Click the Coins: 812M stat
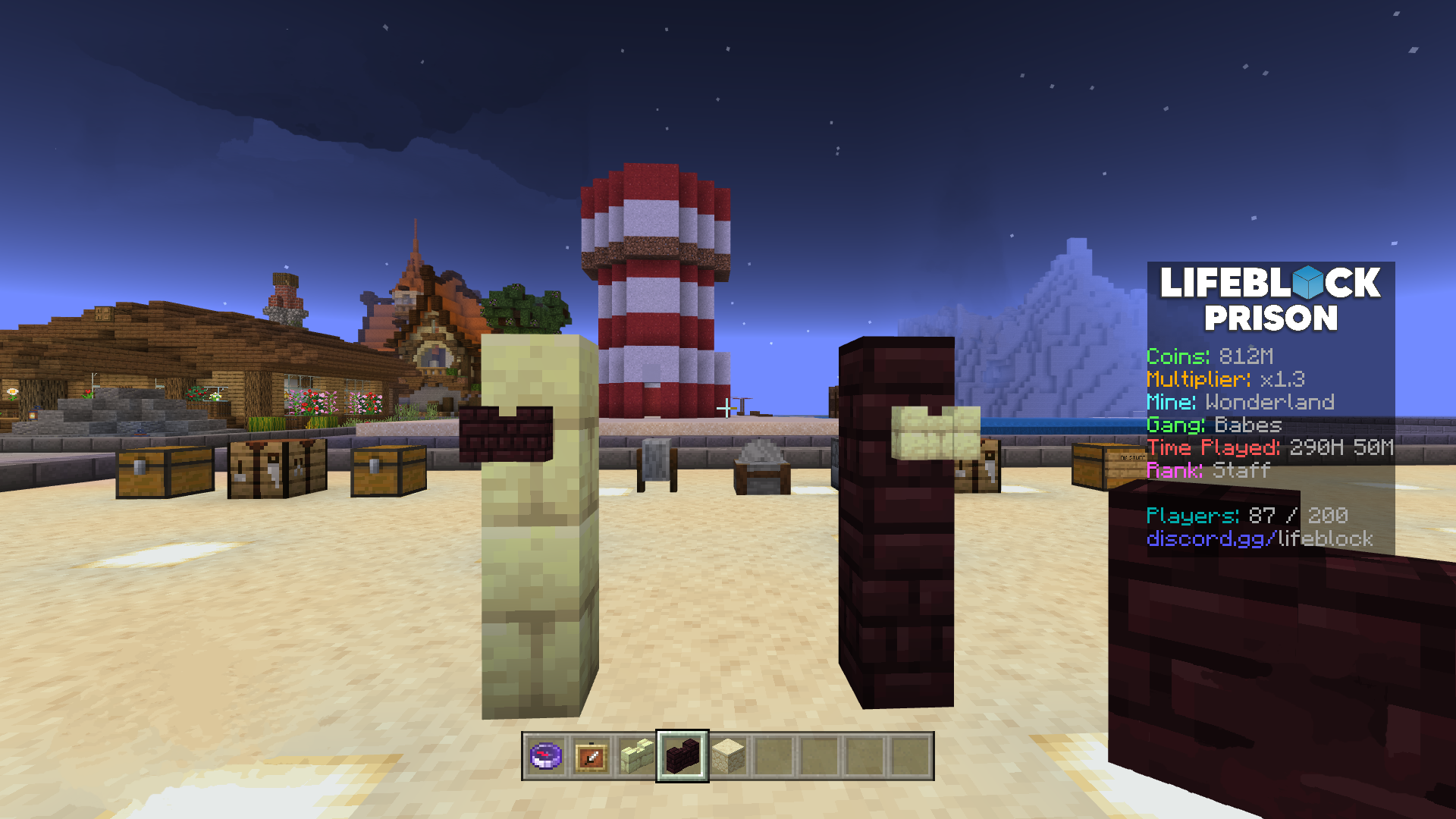The image size is (1456, 819). point(1209,356)
